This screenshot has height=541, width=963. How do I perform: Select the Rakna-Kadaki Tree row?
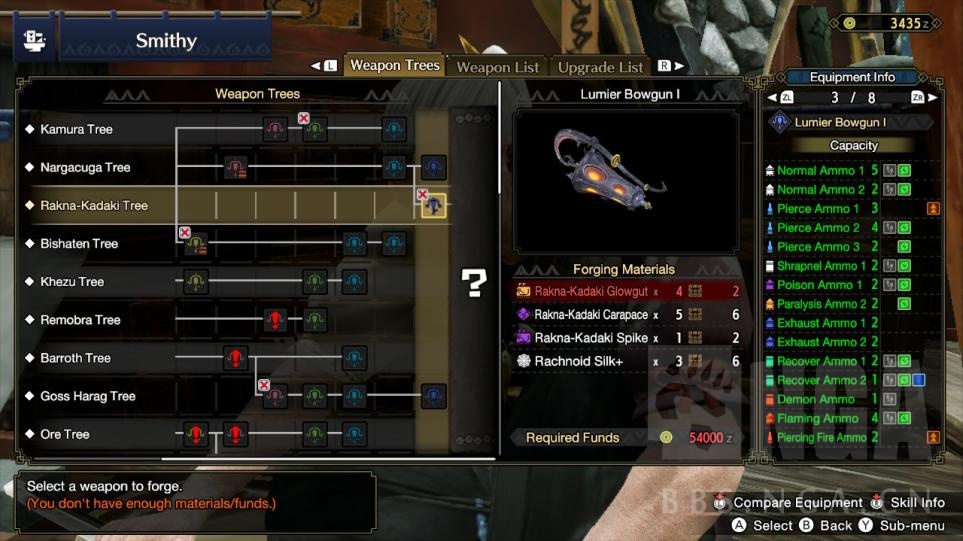(x=94, y=205)
